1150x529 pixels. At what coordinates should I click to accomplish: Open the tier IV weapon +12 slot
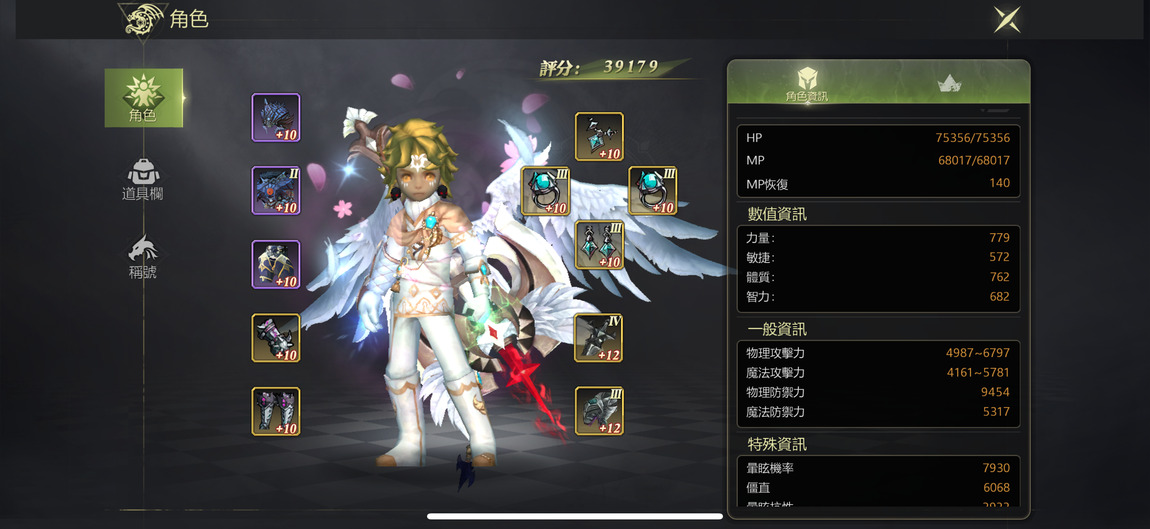599,338
